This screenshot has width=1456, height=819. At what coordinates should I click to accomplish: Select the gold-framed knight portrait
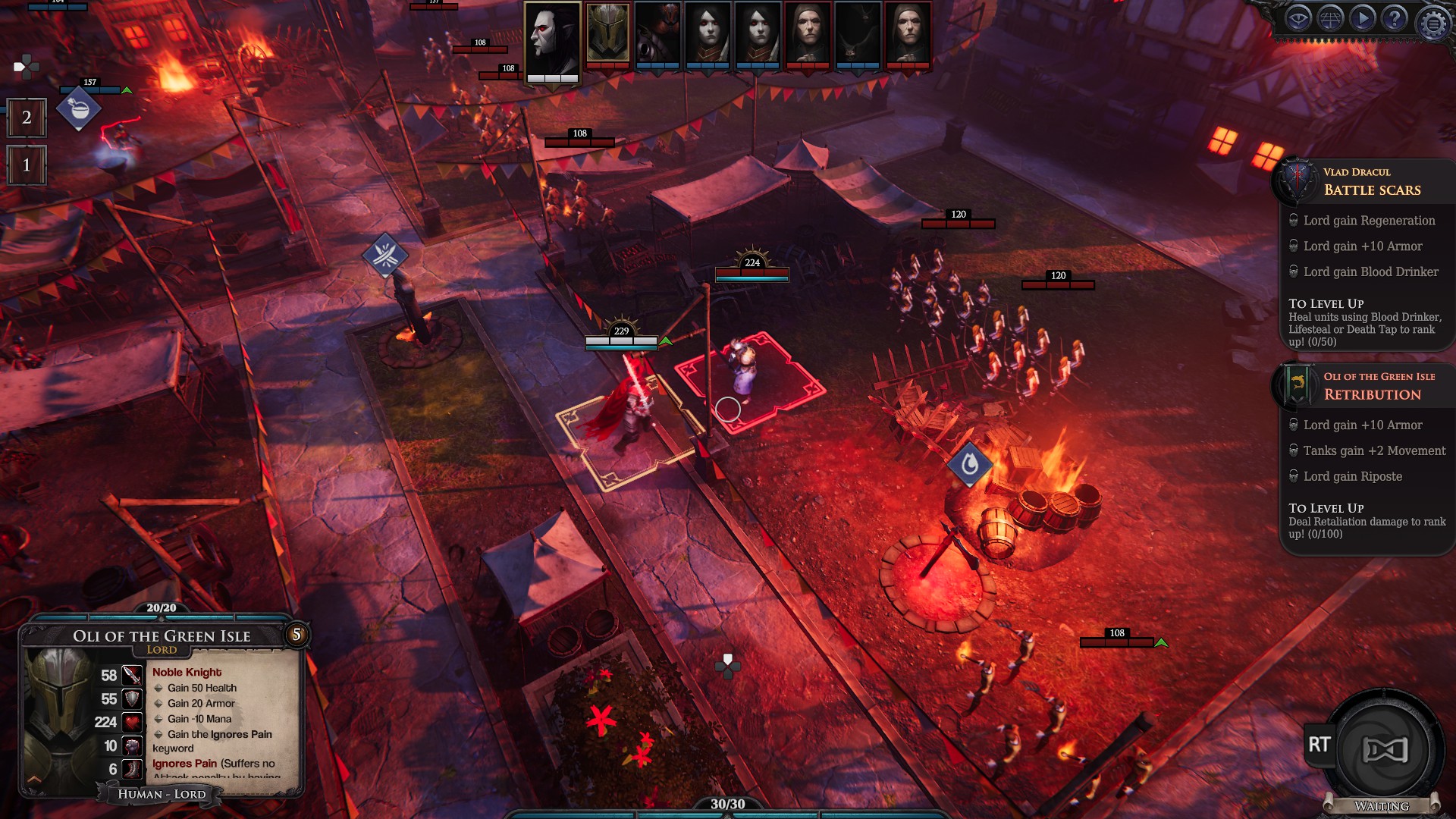[x=607, y=36]
